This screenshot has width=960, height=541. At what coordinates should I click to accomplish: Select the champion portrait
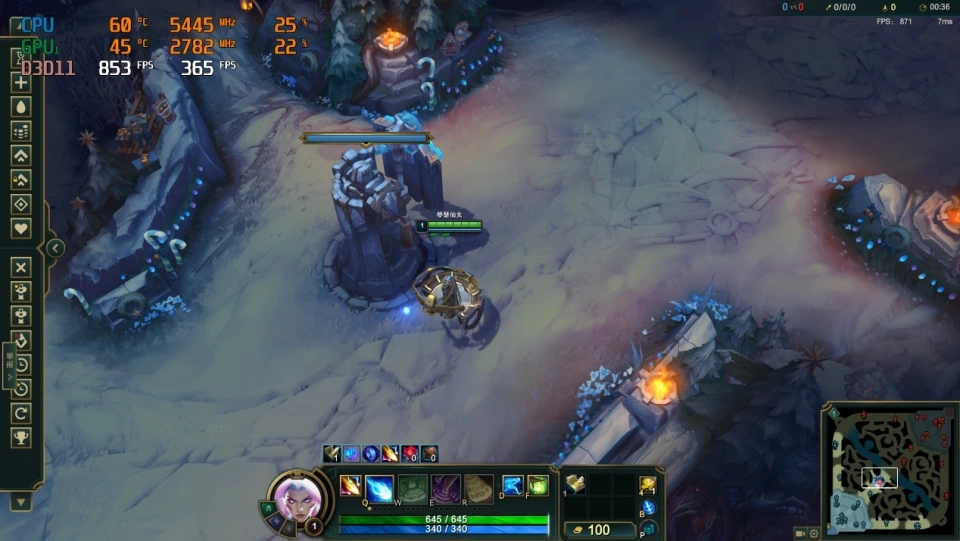pos(298,497)
